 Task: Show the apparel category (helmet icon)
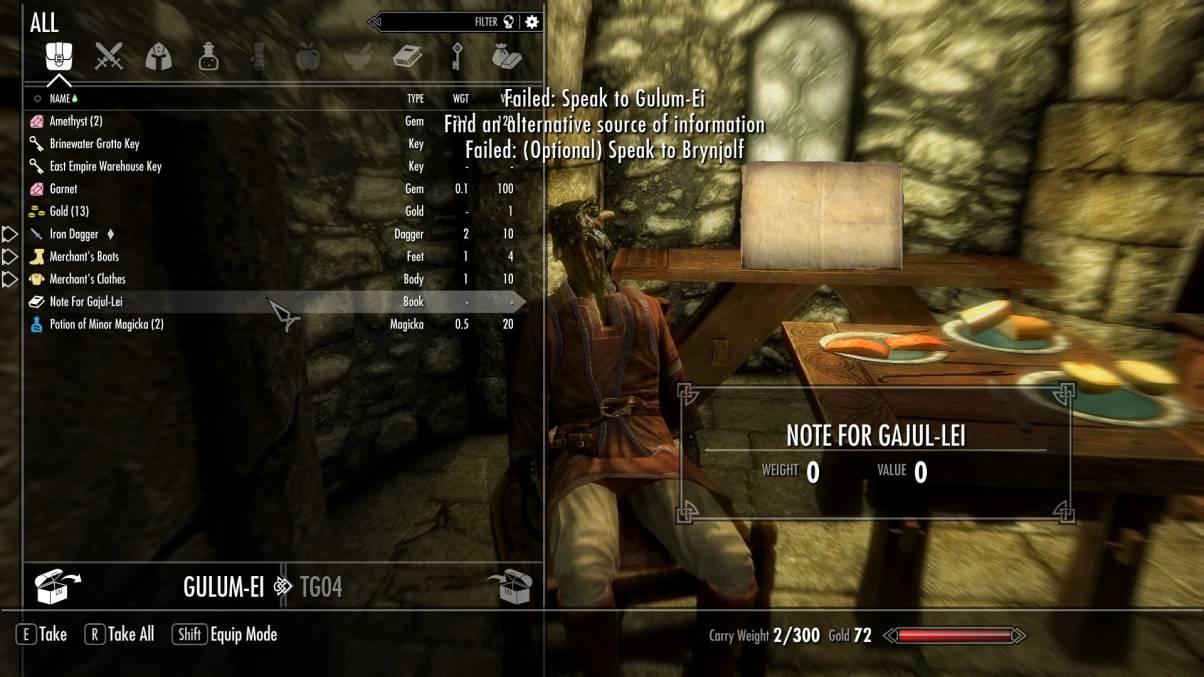coord(158,56)
